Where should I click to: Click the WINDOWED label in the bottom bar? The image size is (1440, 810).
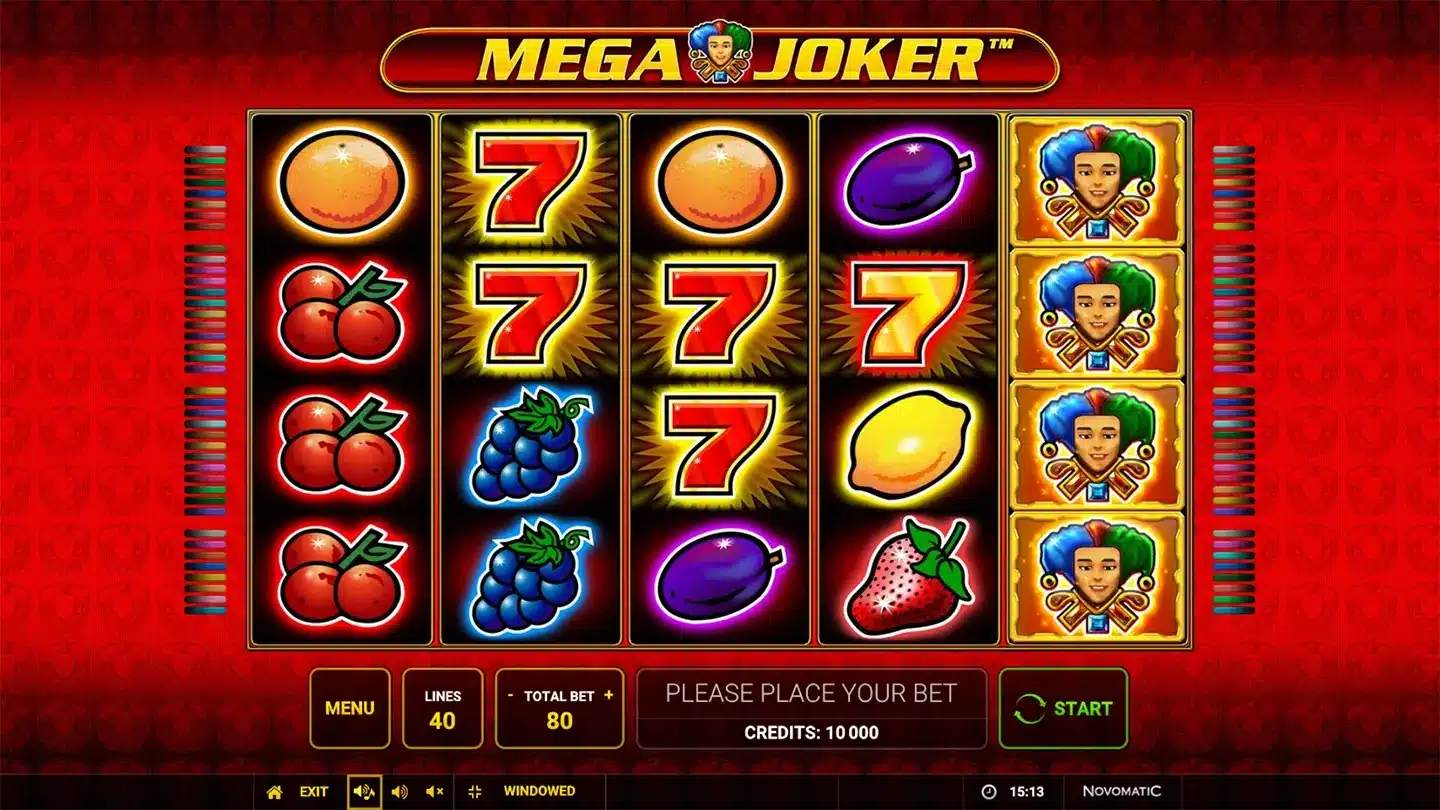pos(540,791)
